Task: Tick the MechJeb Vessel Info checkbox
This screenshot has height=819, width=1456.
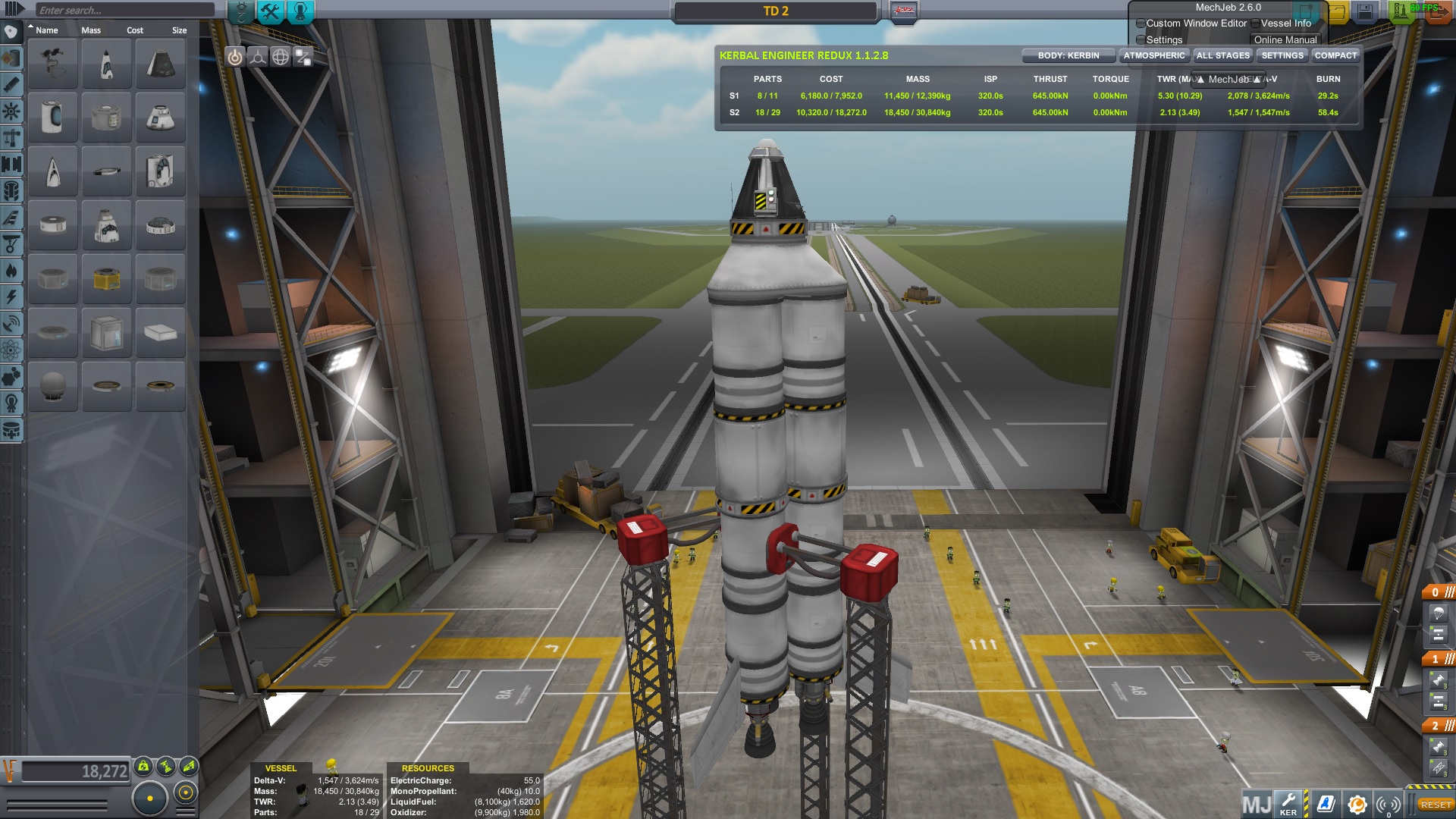Action: [x=1255, y=24]
